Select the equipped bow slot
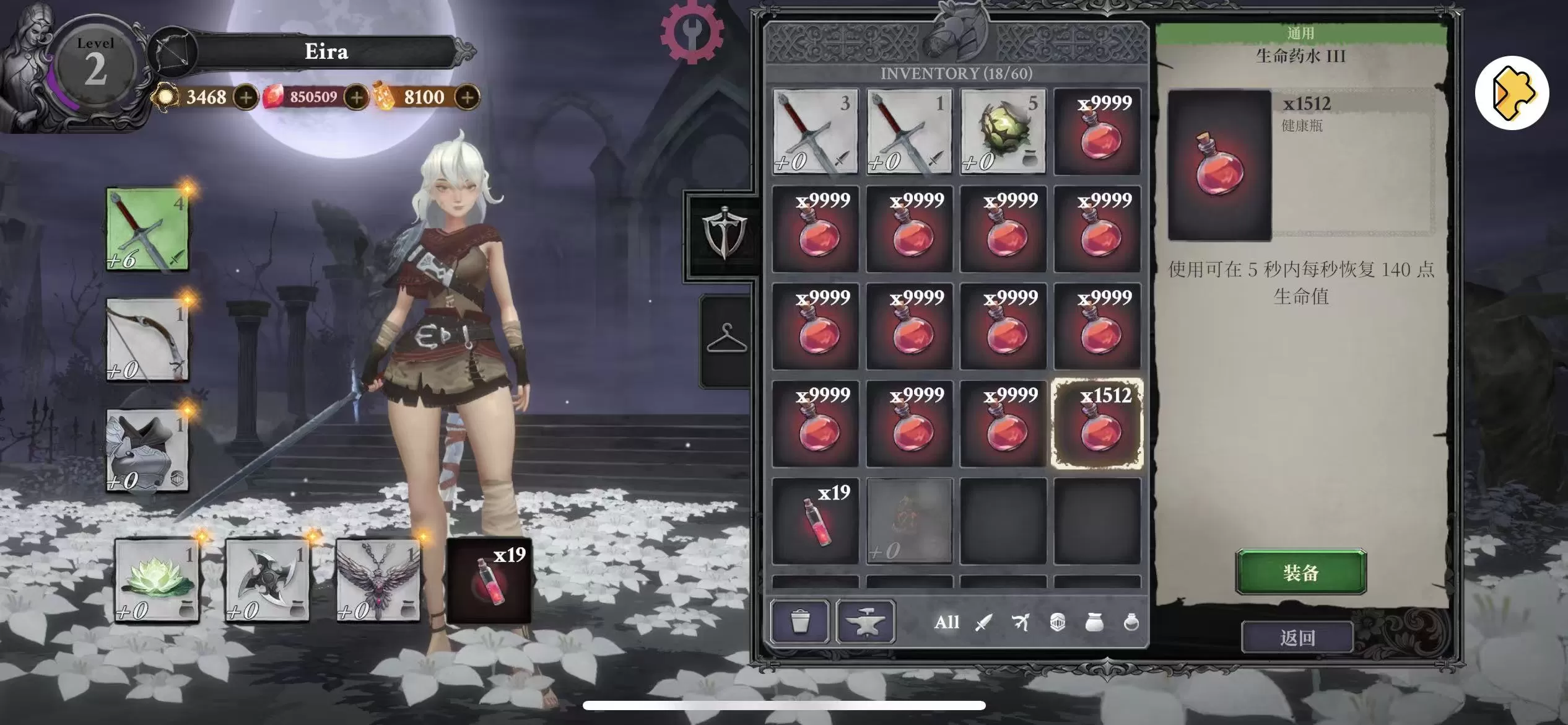1568x725 pixels. tap(147, 340)
